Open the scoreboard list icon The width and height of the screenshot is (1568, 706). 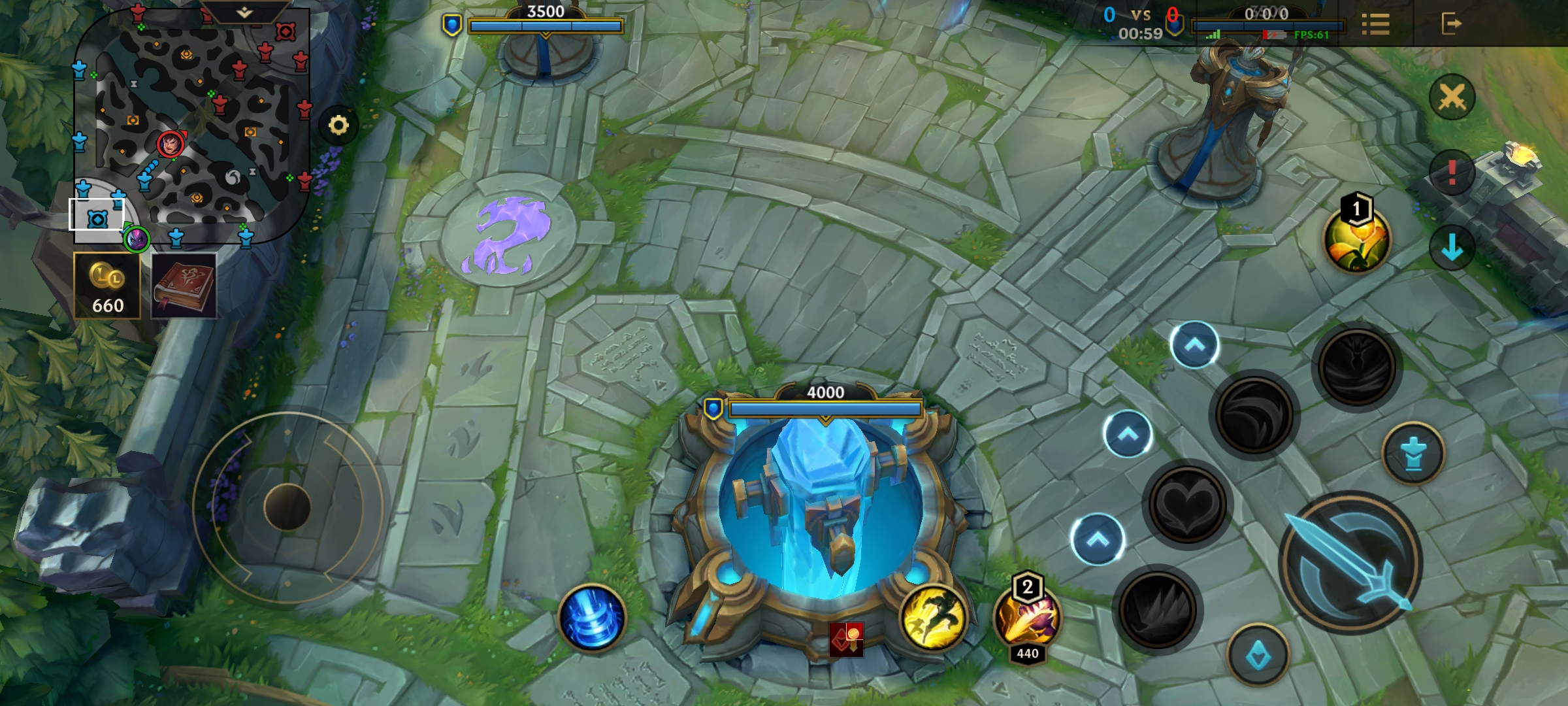(1375, 25)
